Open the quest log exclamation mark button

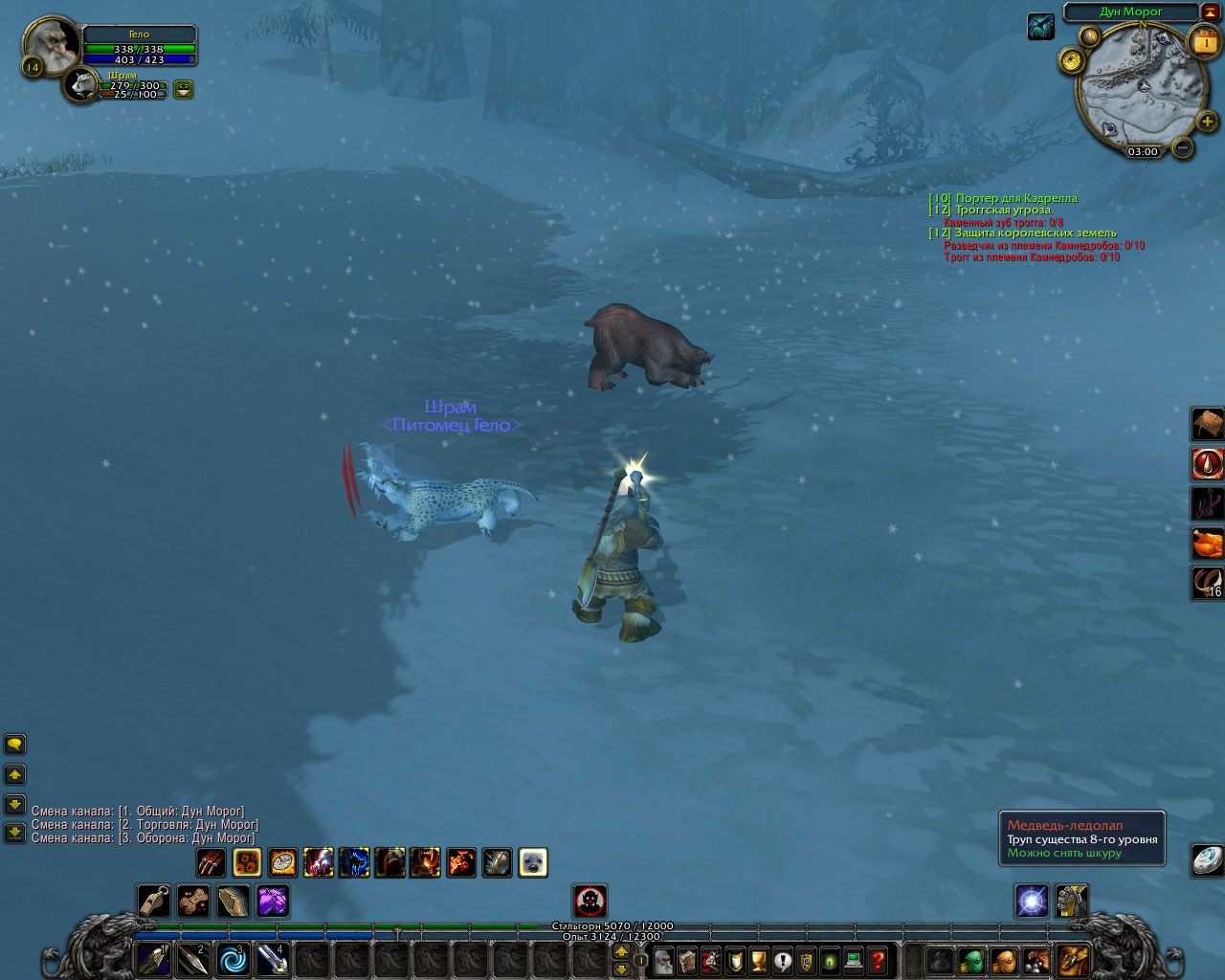(782, 960)
